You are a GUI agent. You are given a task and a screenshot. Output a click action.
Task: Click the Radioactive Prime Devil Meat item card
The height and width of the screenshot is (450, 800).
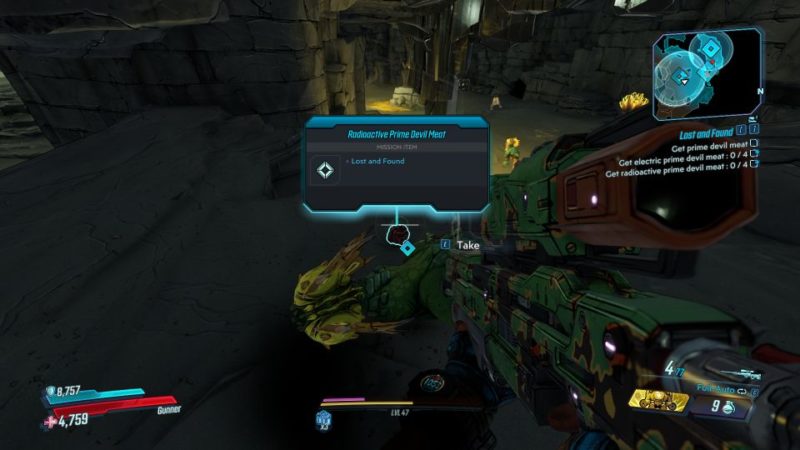tap(397, 164)
